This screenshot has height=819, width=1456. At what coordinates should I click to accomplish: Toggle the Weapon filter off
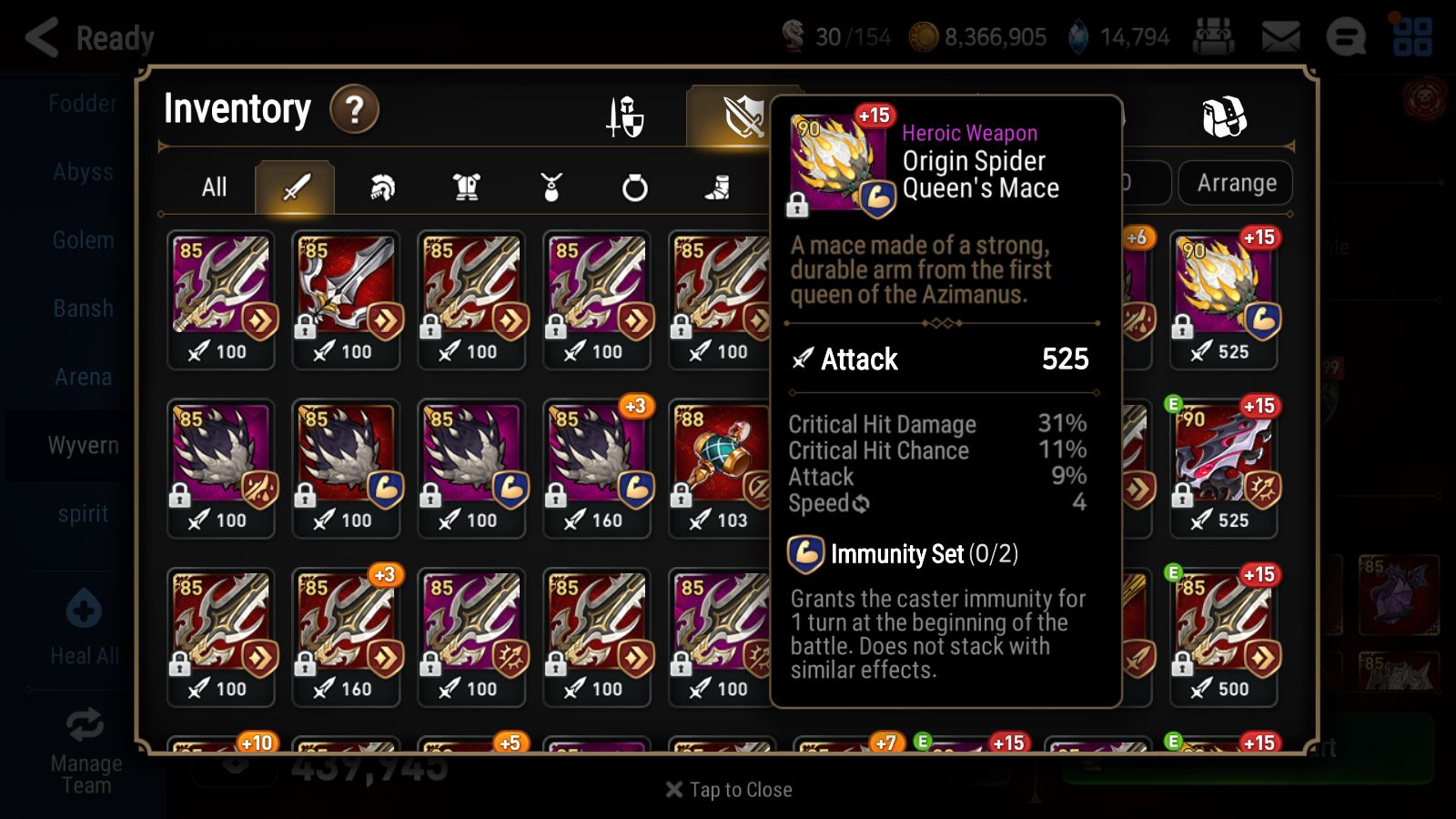[294, 187]
